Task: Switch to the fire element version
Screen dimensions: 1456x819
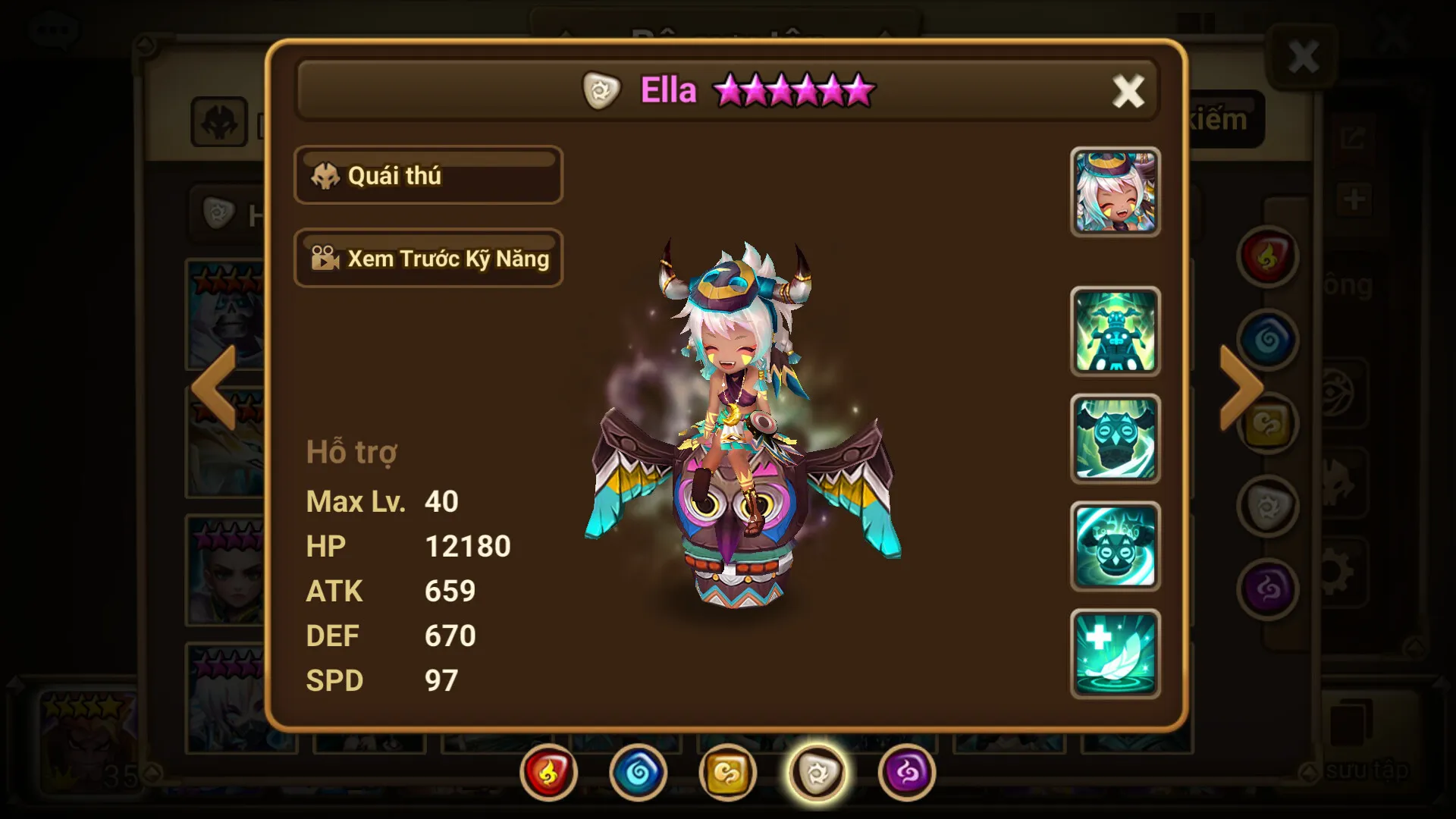Action: point(548,773)
